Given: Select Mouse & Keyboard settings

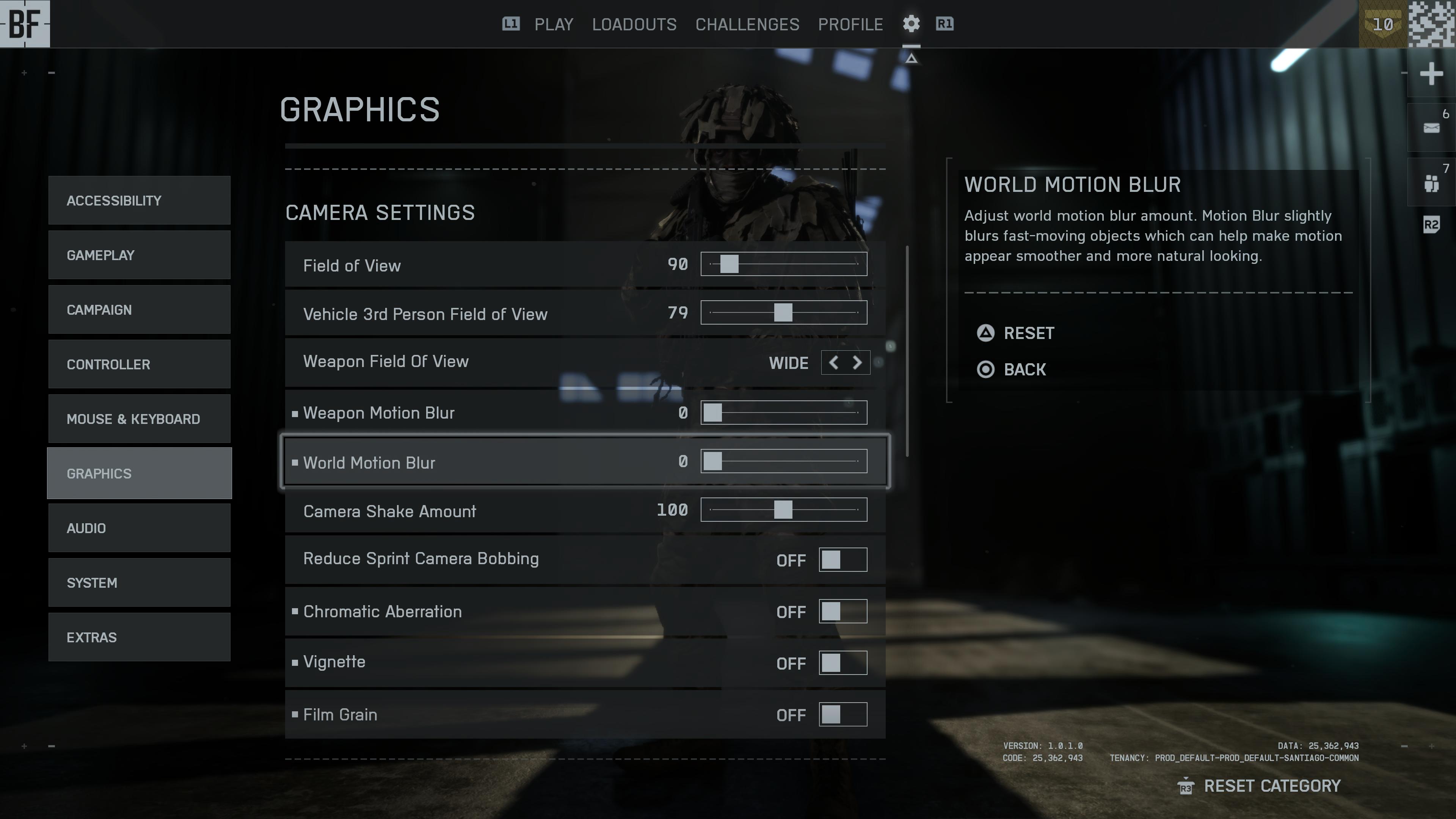Looking at the screenshot, I should (139, 419).
